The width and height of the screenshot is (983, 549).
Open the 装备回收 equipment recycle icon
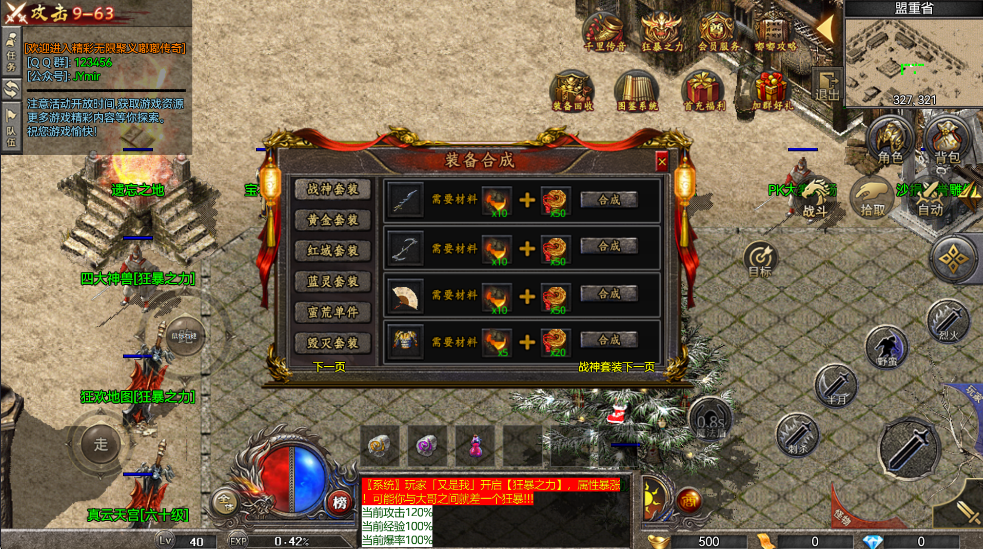point(574,90)
